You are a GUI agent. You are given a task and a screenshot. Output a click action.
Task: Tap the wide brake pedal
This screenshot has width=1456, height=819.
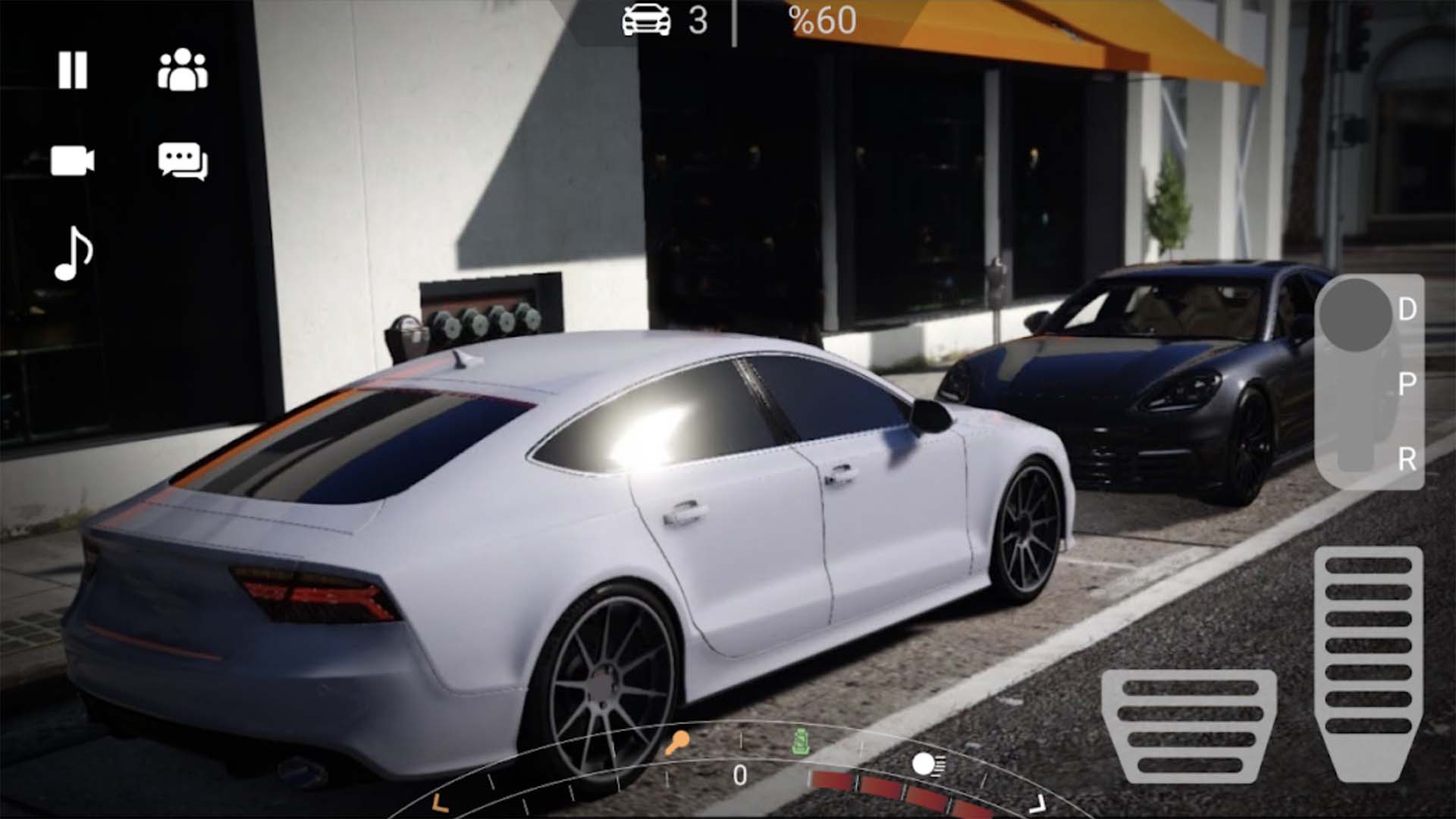pyautogui.click(x=1188, y=726)
